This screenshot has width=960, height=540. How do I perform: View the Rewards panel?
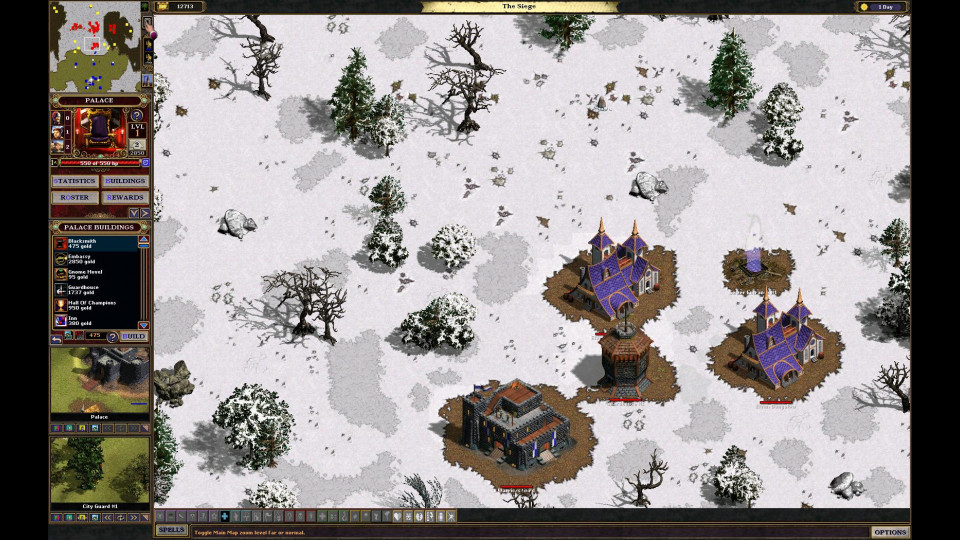pos(125,197)
